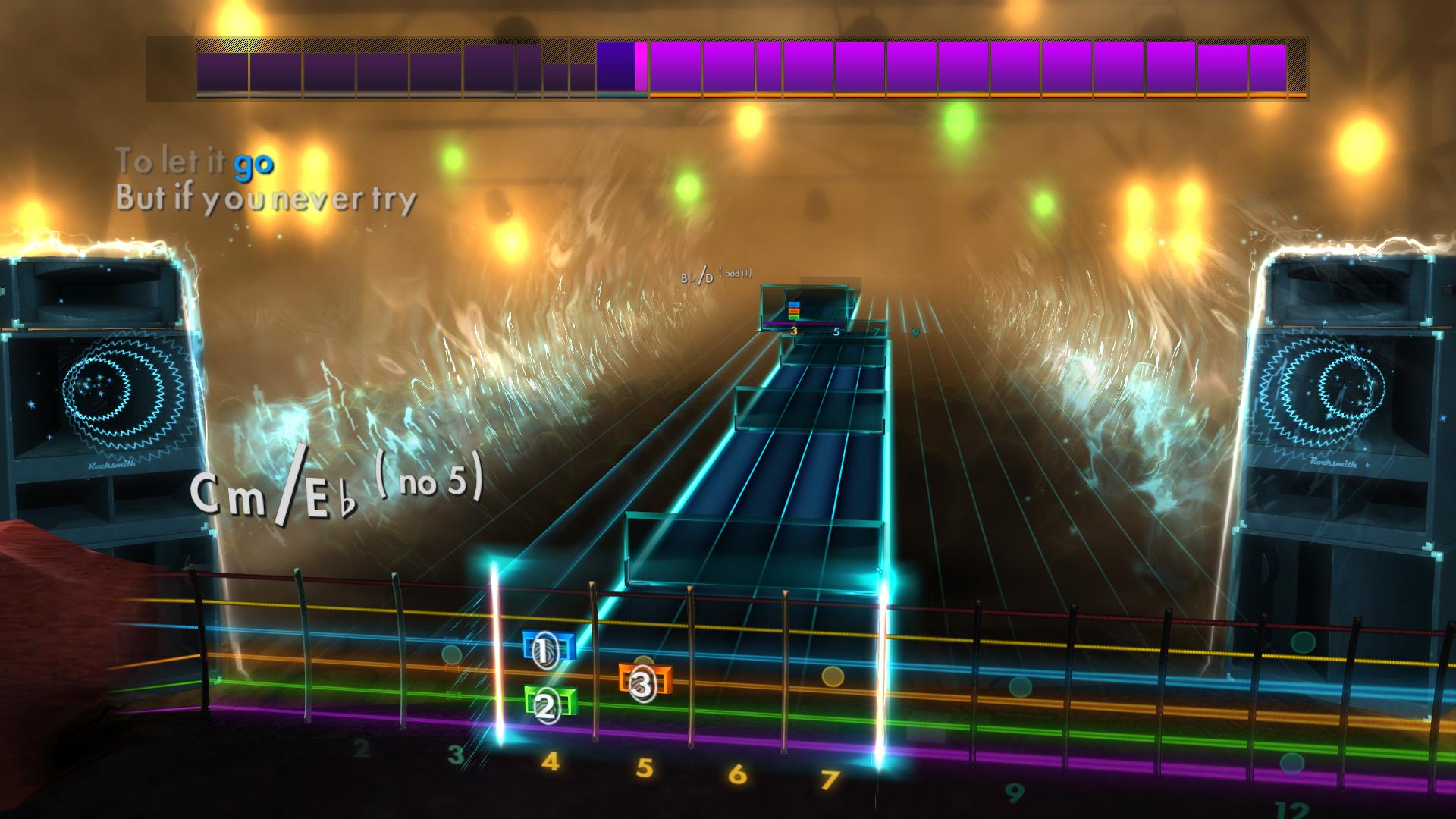Click the pink playhead divider in the progress bar
Image resolution: width=1456 pixels, height=819 pixels.
click(641, 68)
